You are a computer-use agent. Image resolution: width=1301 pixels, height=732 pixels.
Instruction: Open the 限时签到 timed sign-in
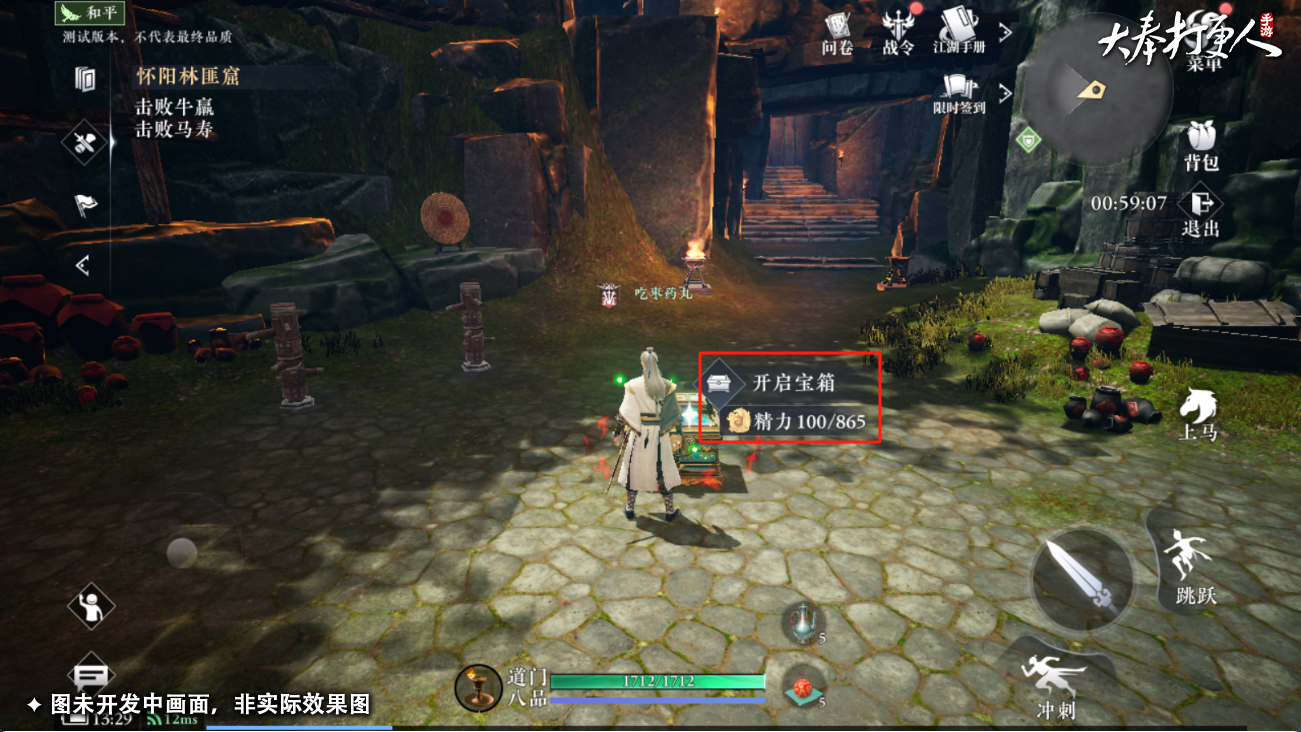(959, 92)
